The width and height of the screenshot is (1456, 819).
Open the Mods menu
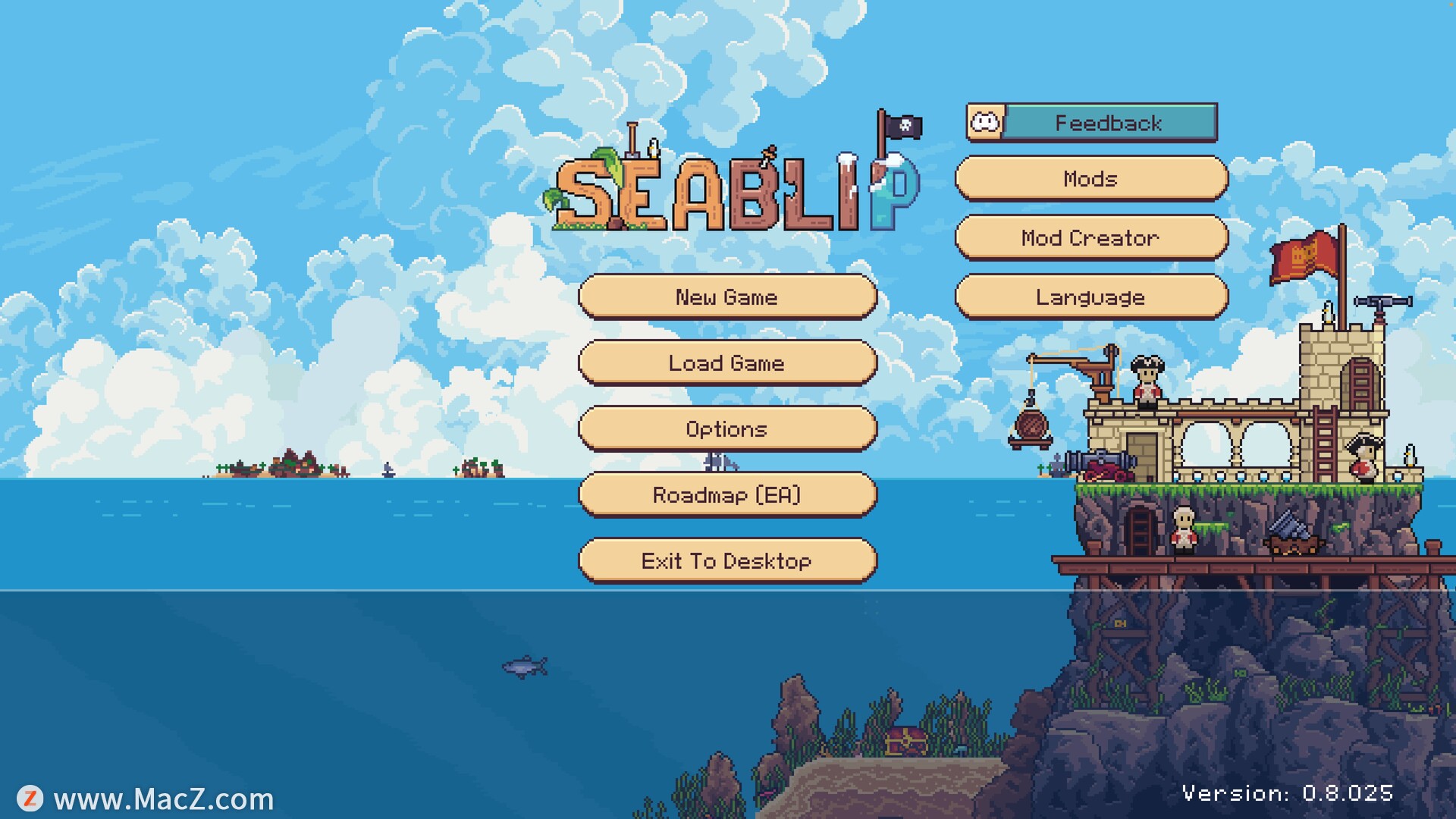pyautogui.click(x=1090, y=178)
